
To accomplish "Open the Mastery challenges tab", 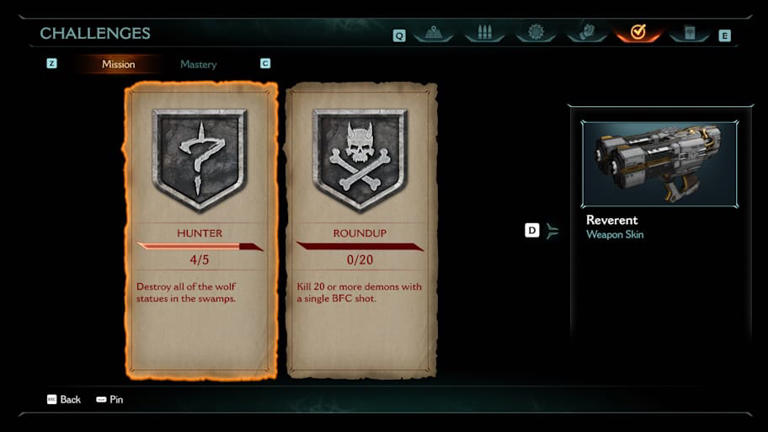I will (x=198, y=64).
